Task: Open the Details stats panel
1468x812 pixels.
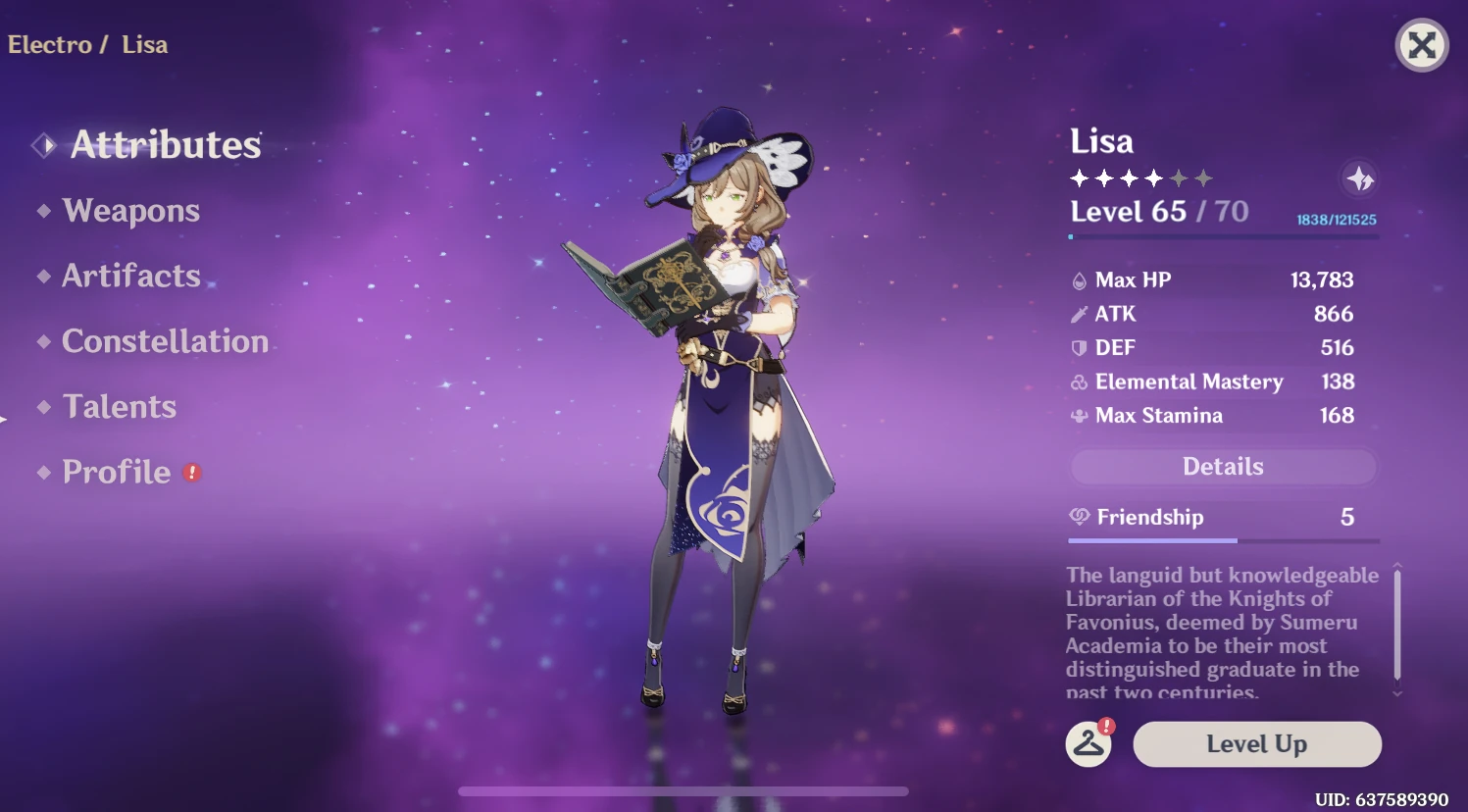Action: pos(1222,467)
